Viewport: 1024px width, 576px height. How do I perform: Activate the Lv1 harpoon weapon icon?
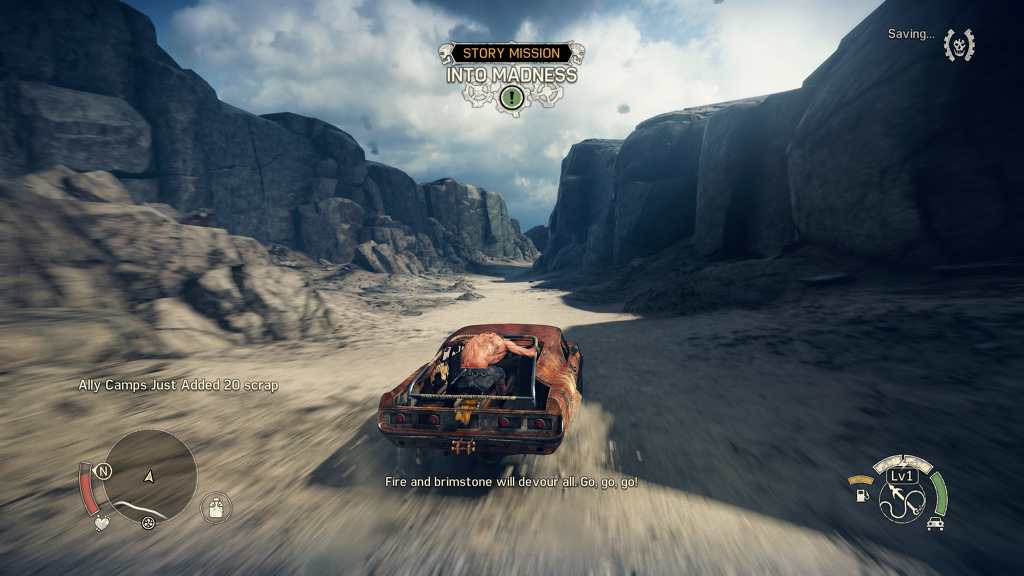pyautogui.click(x=901, y=497)
